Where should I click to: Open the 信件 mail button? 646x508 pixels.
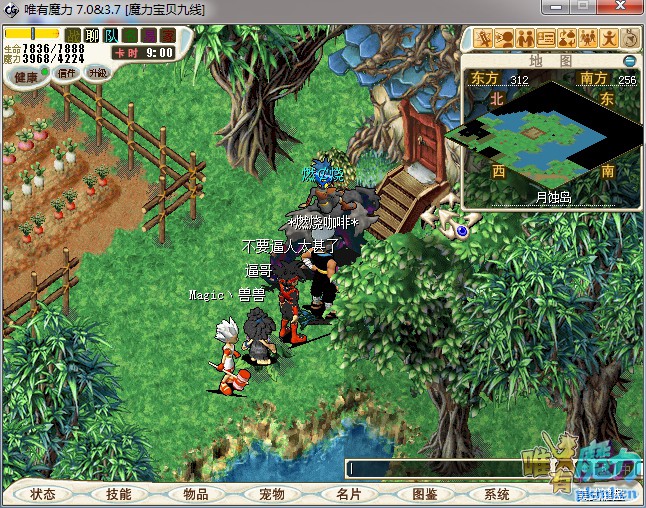(x=67, y=74)
